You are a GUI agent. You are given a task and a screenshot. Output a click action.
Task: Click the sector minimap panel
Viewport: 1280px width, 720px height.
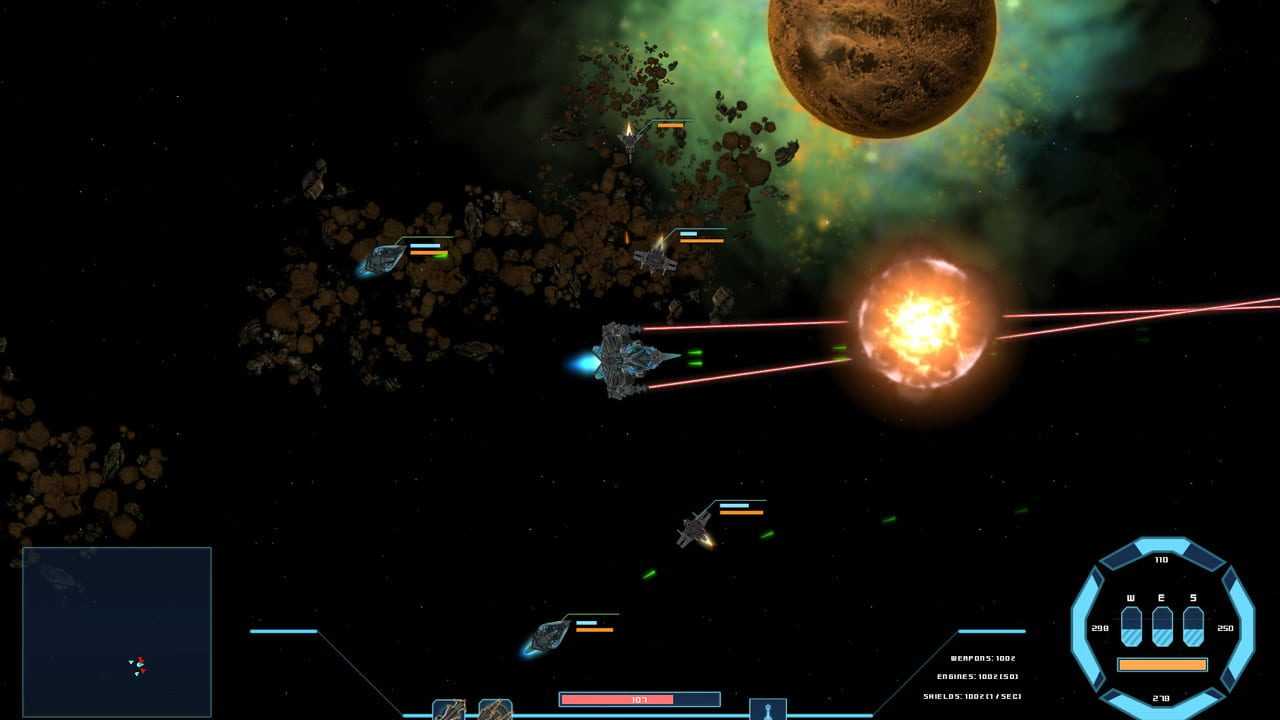117,631
